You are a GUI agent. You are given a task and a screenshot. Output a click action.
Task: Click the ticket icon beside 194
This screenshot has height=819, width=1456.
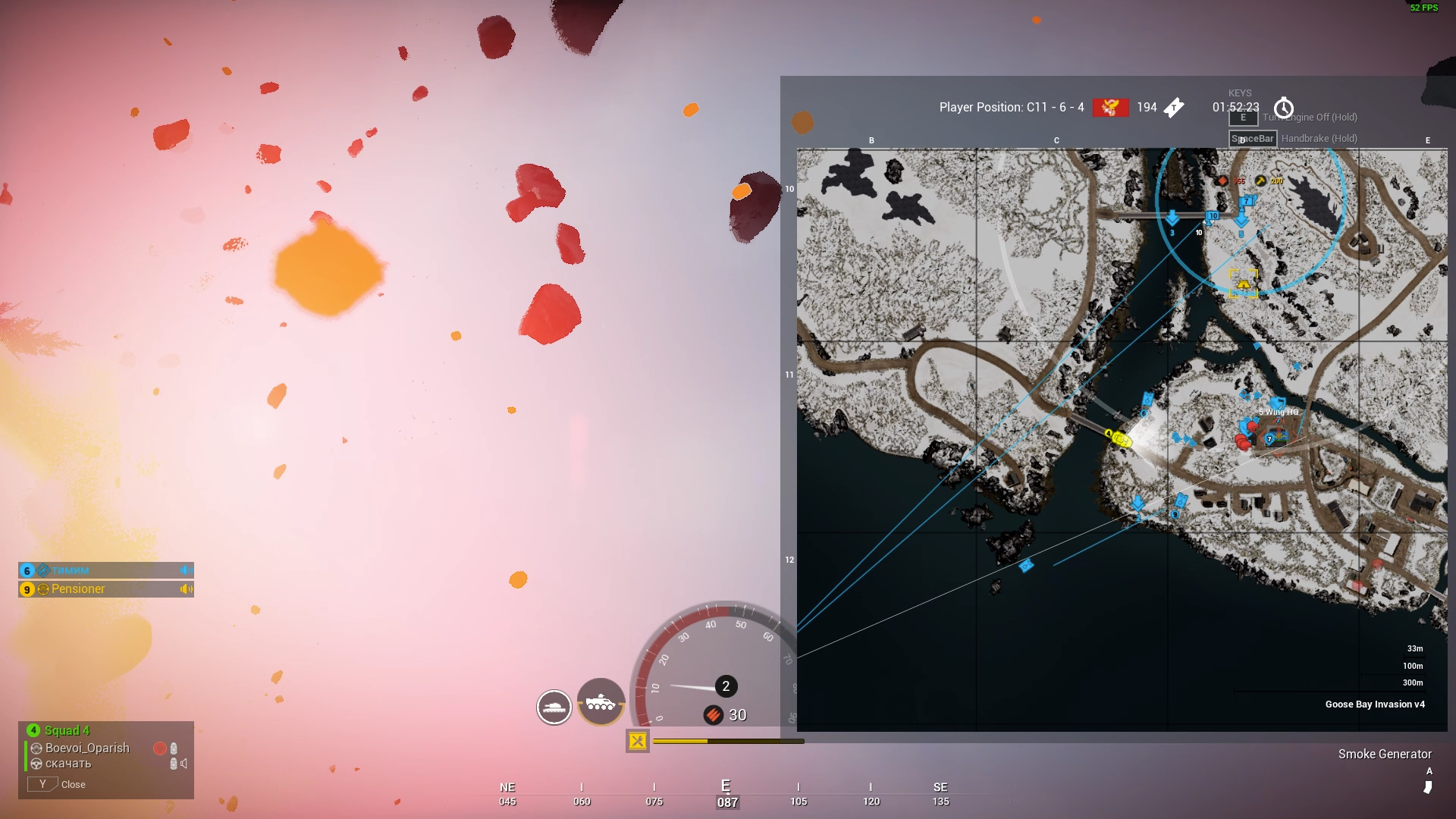[1174, 108]
